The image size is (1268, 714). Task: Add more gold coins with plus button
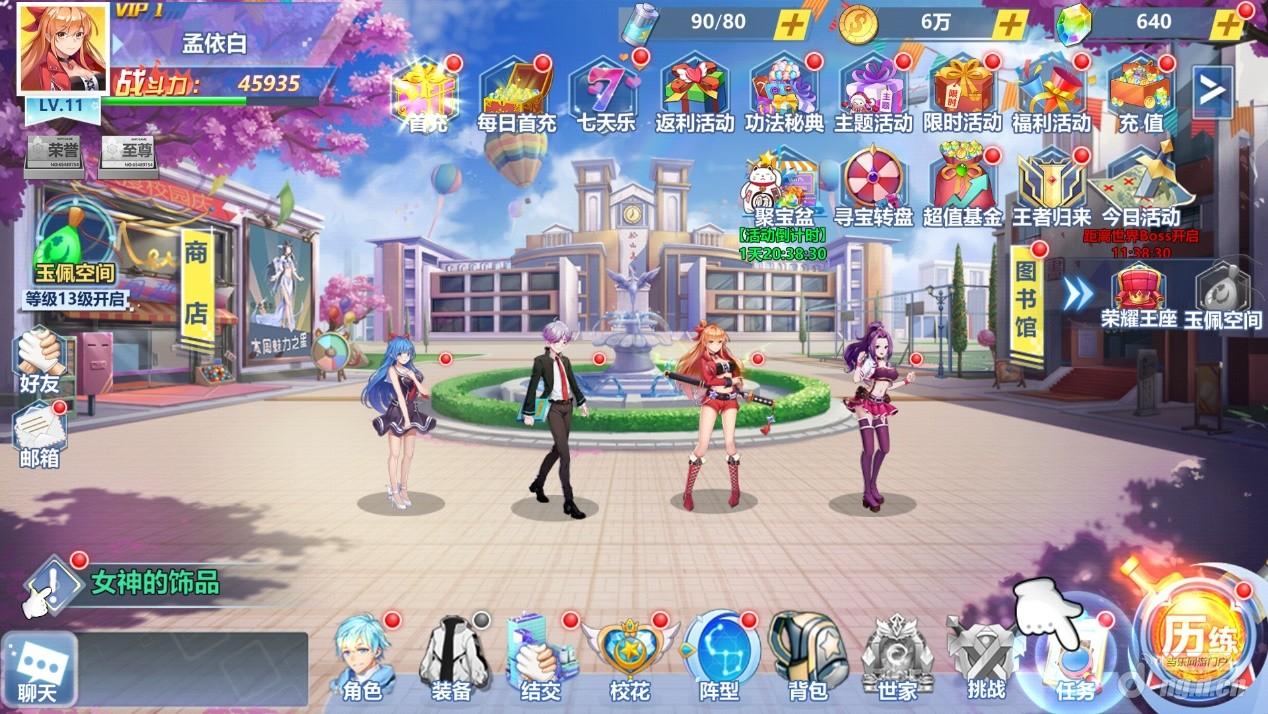[1012, 24]
